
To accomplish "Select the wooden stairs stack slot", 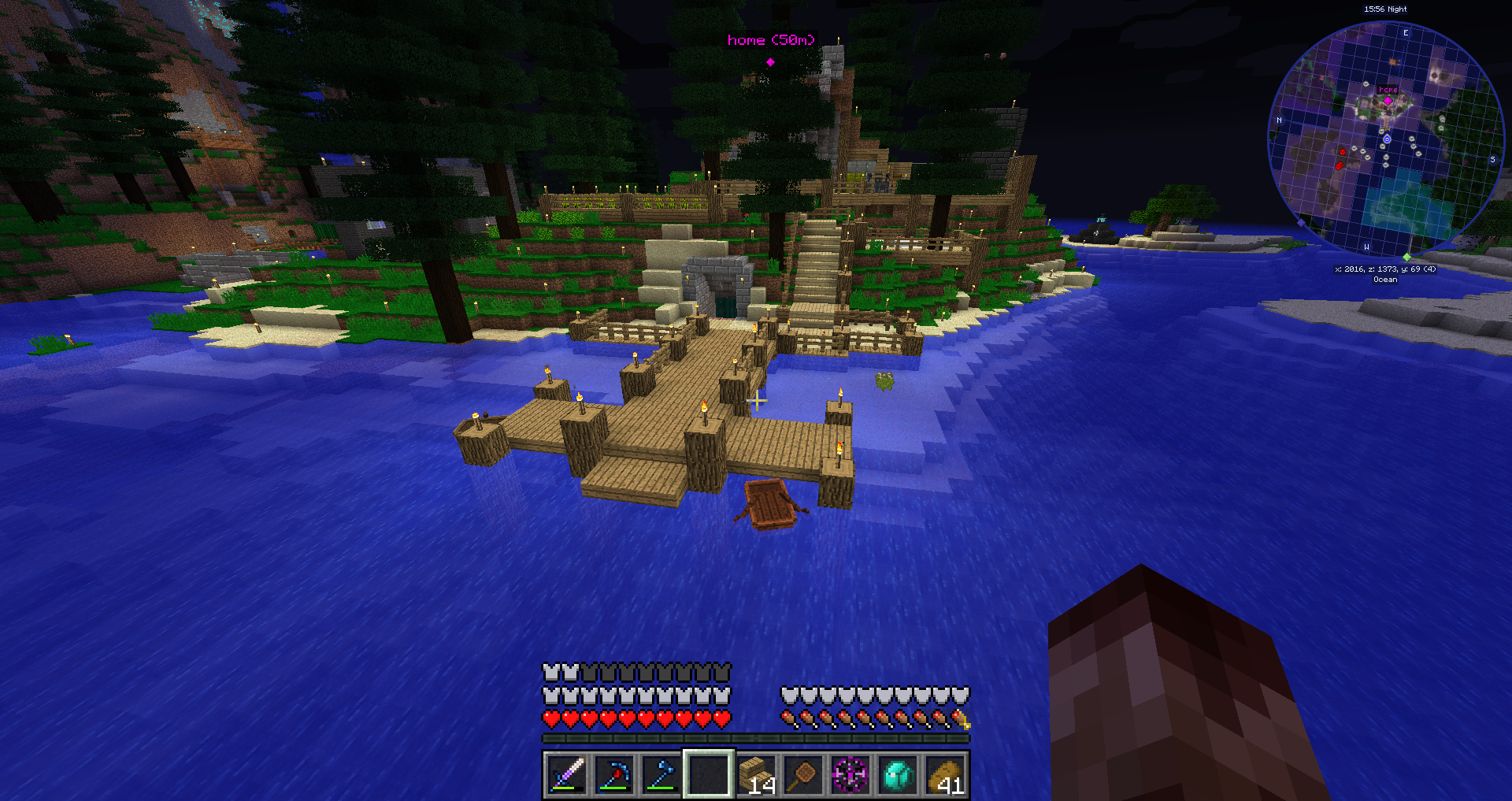I will click(757, 774).
